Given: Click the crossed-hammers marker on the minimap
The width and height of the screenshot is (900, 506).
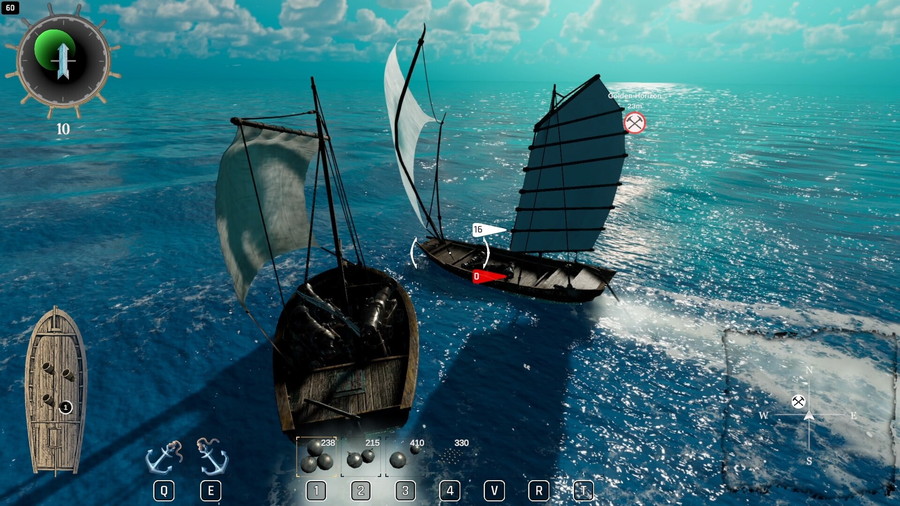Looking at the screenshot, I should click(x=798, y=401).
